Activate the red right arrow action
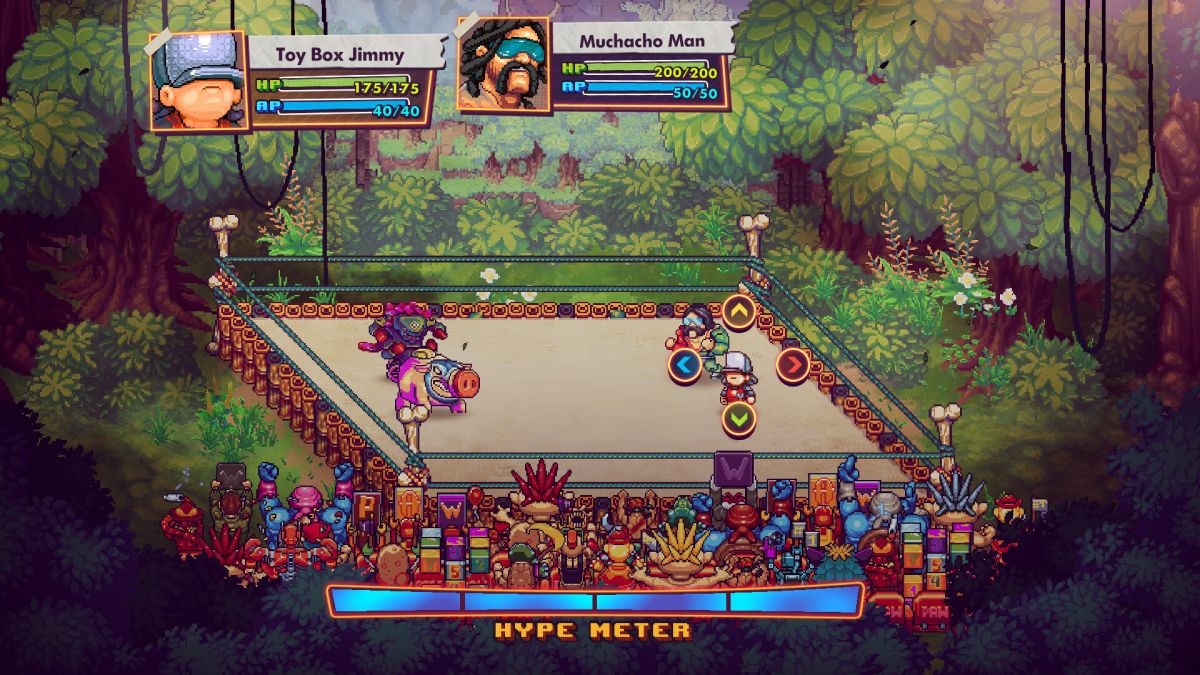This screenshot has height=675, width=1200. point(793,365)
